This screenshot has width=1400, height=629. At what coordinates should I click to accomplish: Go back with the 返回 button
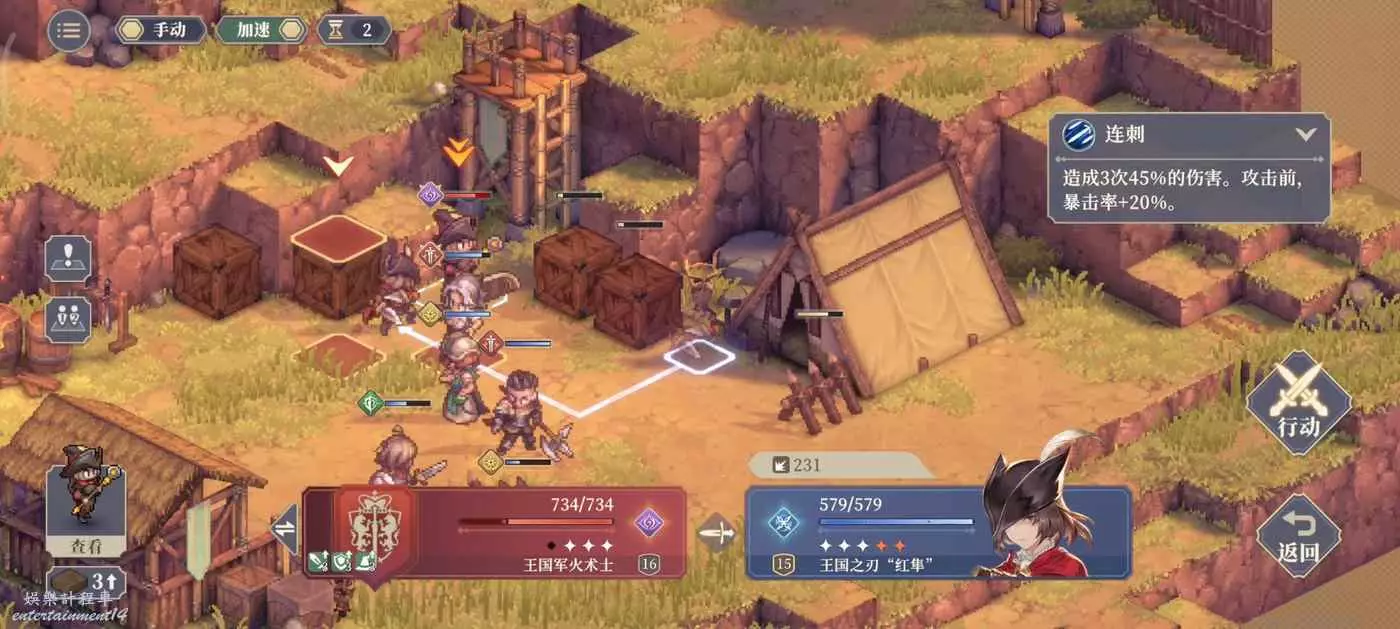(1298, 536)
